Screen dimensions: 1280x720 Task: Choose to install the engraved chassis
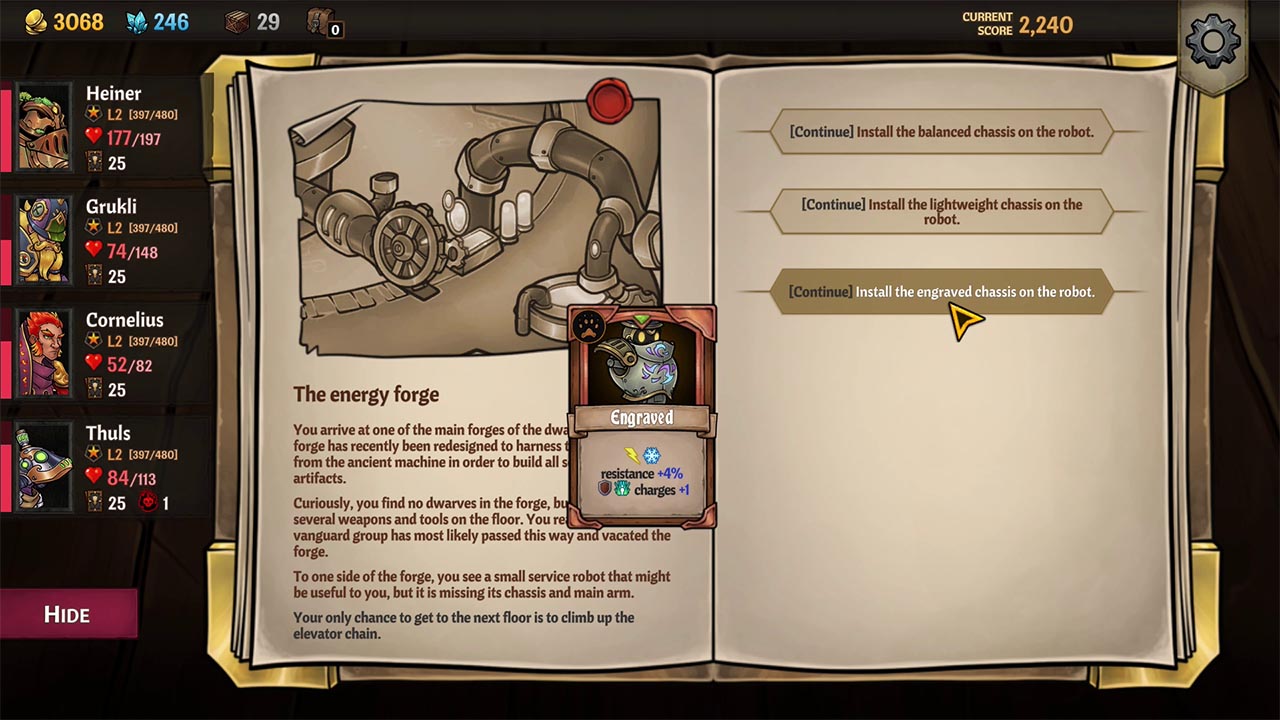940,291
